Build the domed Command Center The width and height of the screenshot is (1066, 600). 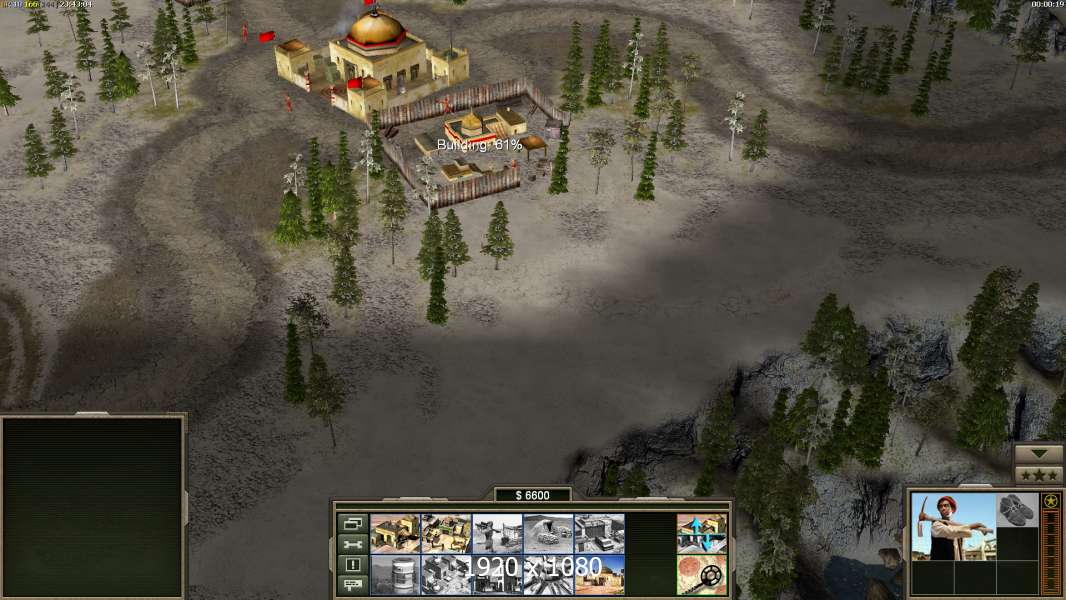point(599,574)
